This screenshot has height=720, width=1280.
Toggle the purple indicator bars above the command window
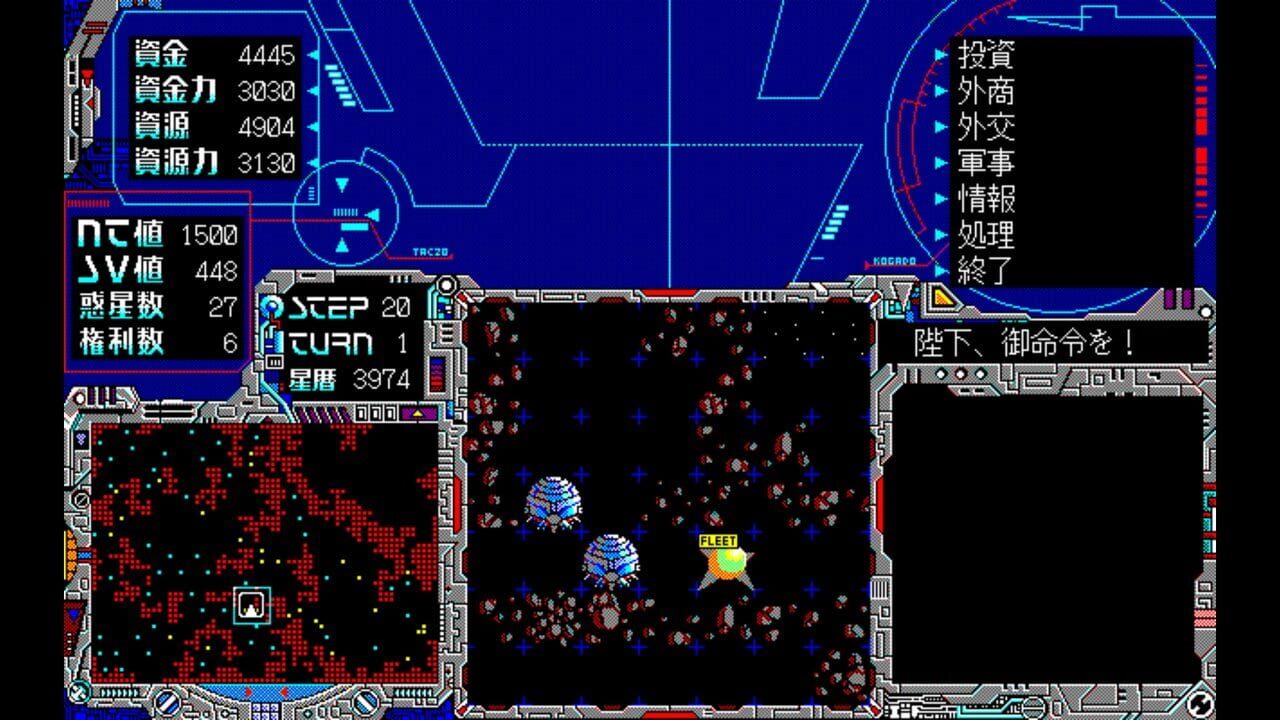tap(1178, 297)
